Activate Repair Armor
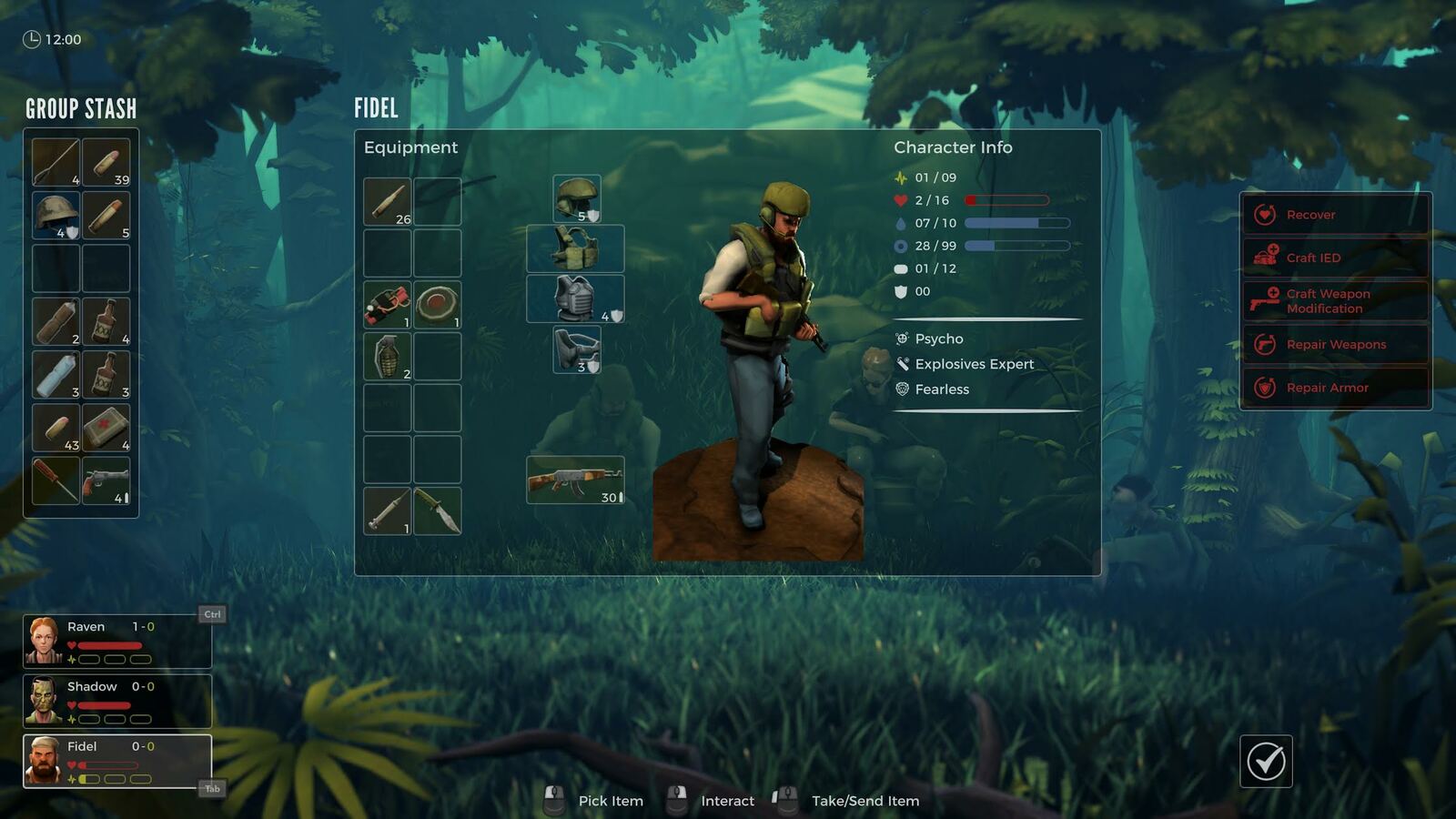Screen dimensions: 1456x819 tap(1335, 388)
